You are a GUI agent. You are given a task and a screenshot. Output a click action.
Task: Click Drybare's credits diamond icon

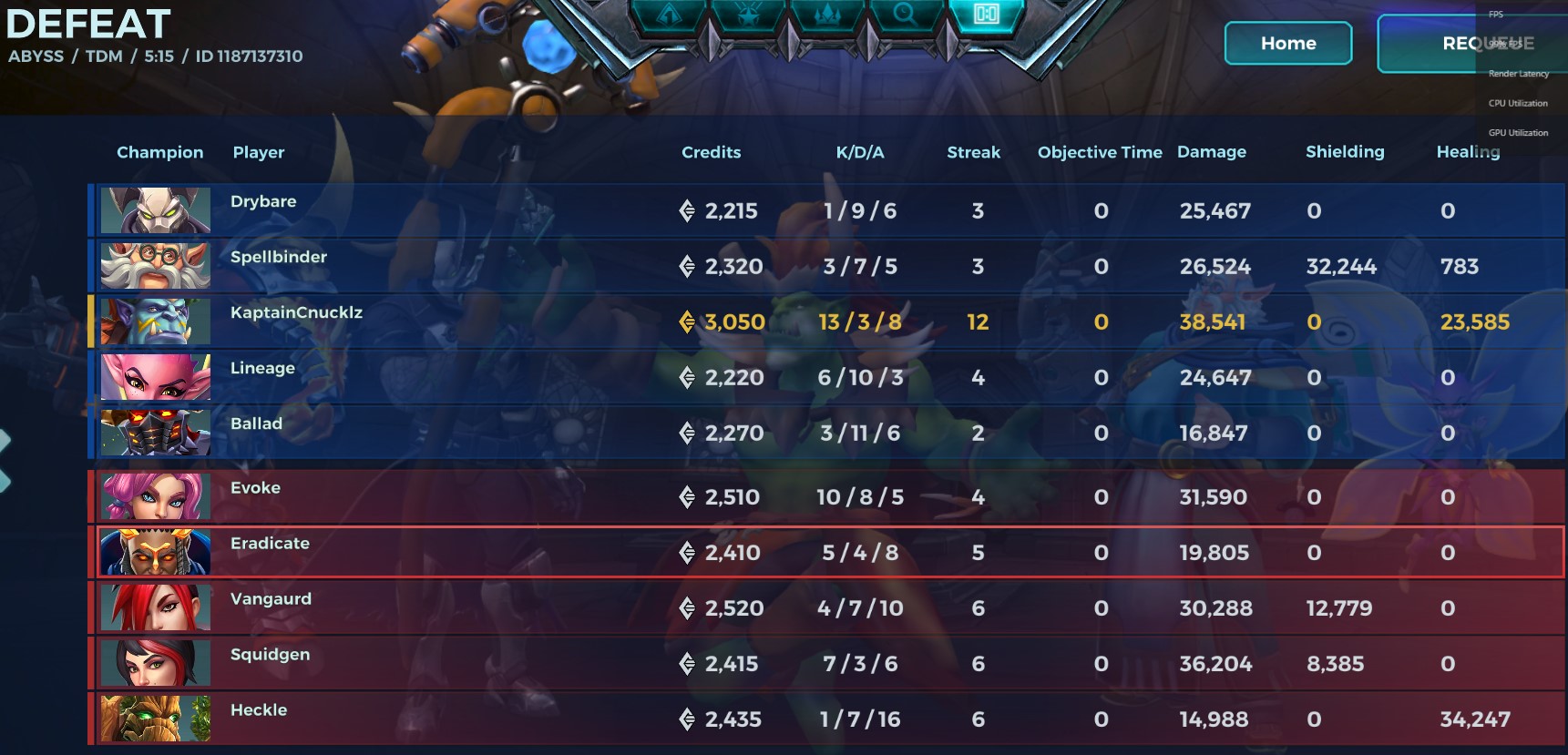coord(685,211)
